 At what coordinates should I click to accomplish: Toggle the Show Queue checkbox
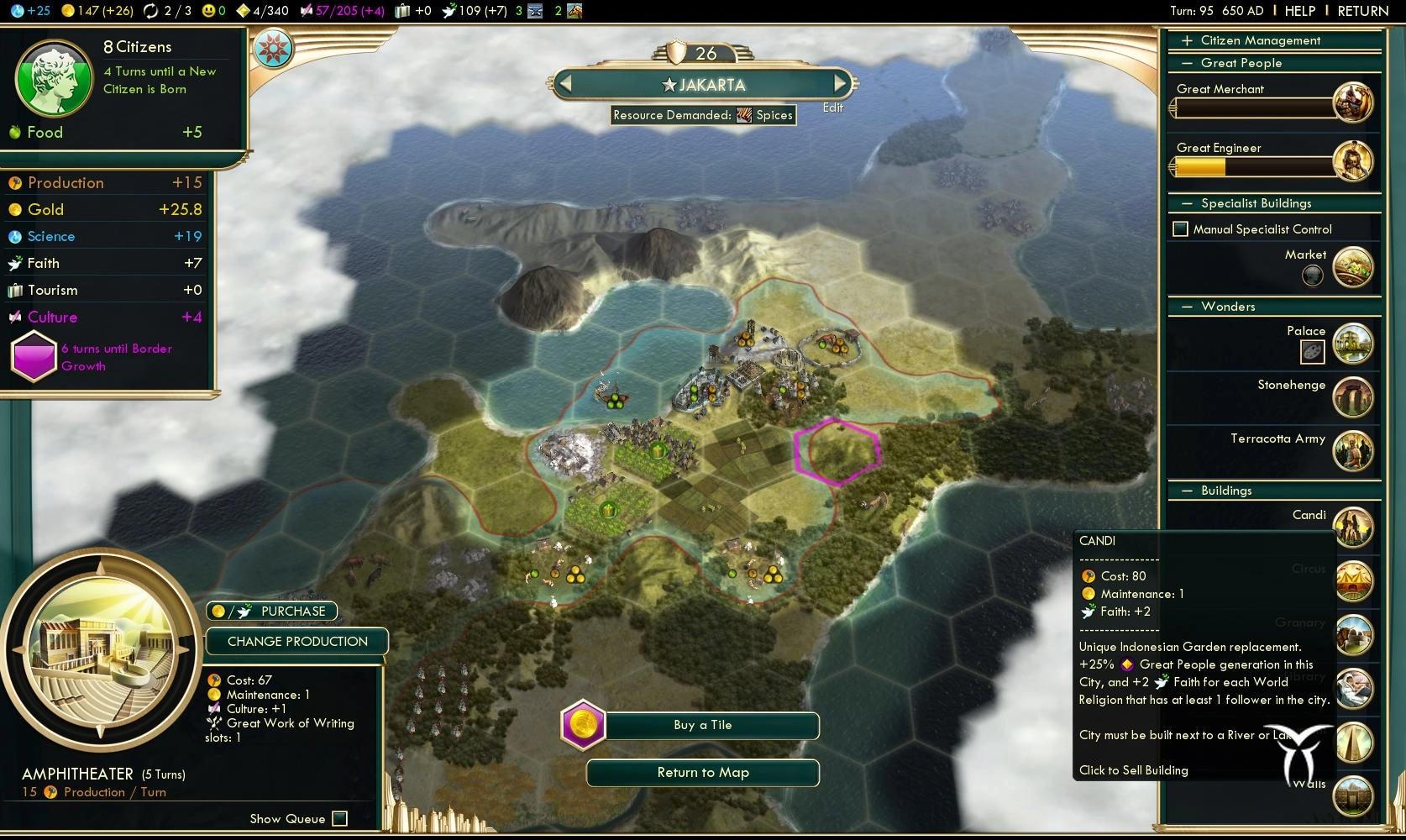click(339, 819)
